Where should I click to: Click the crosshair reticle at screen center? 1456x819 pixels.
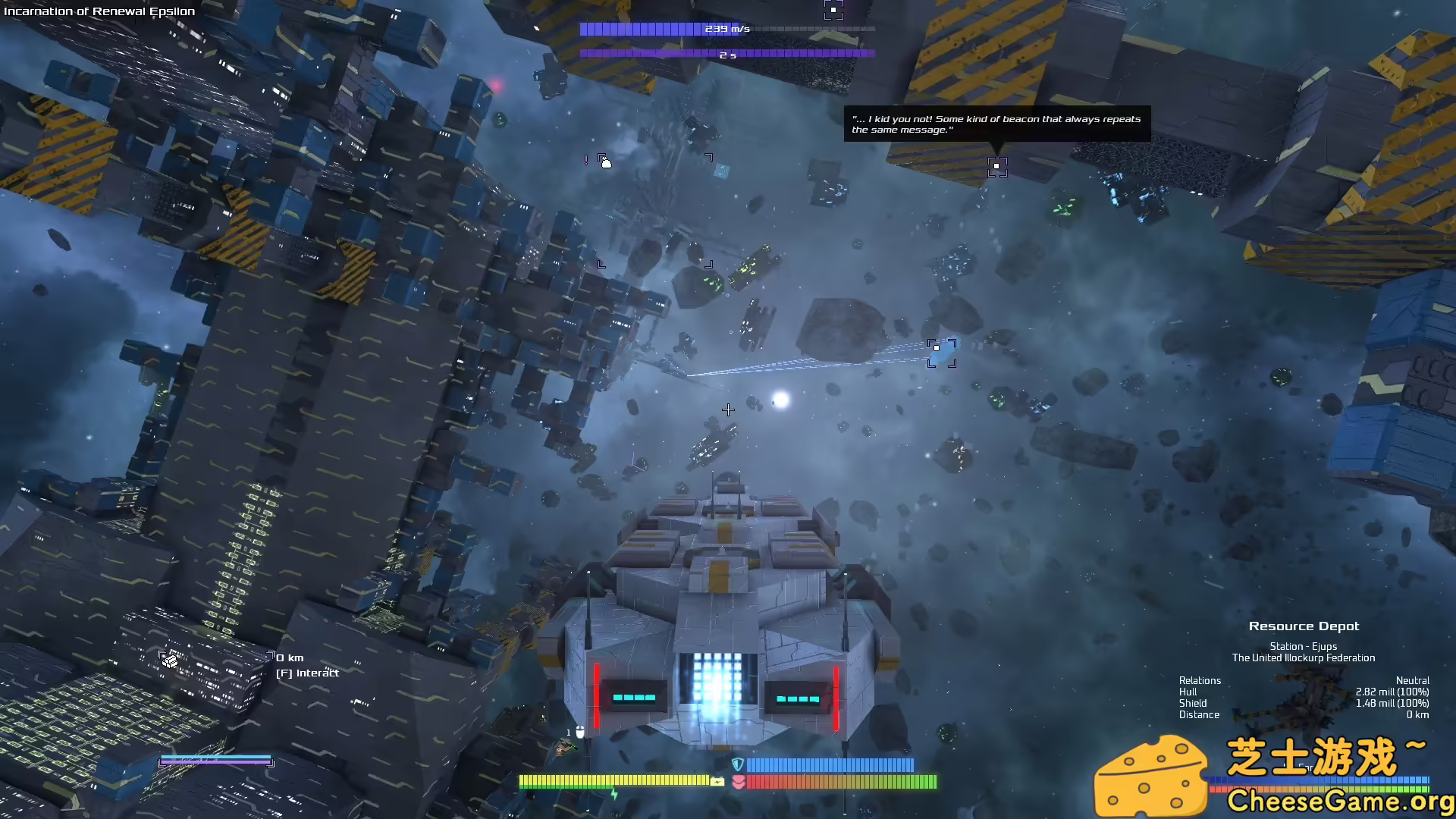[728, 410]
